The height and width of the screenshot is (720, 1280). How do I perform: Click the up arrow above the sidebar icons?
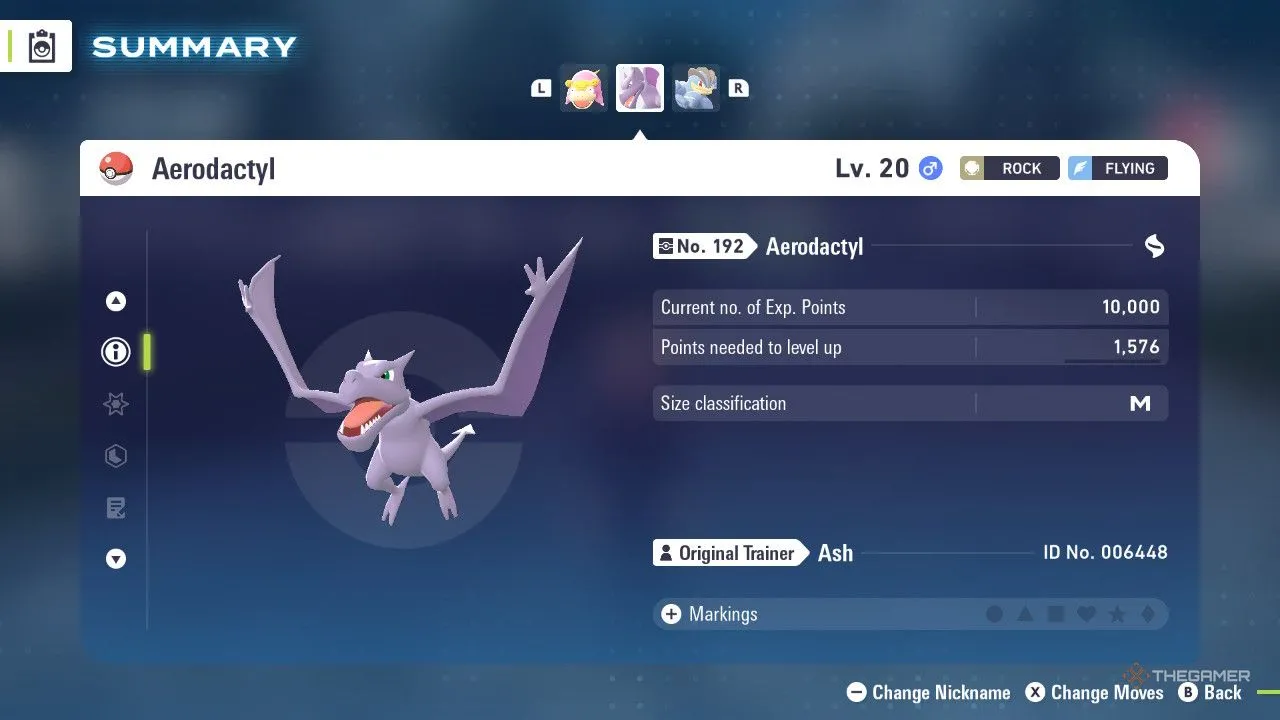click(x=115, y=300)
